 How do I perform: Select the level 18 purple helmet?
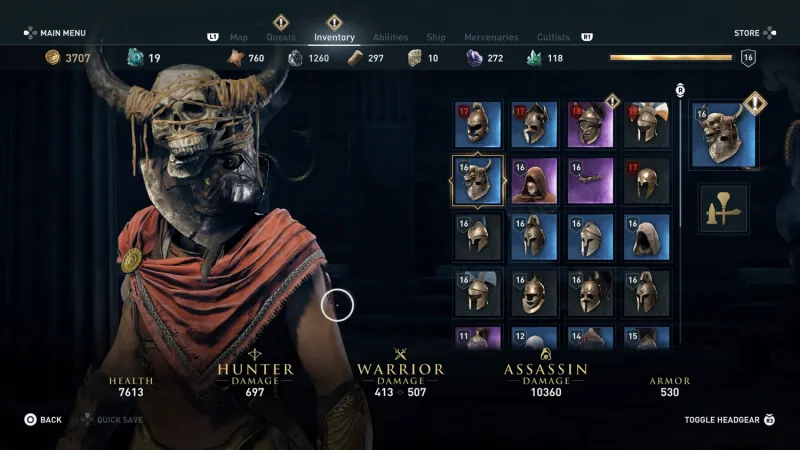pyautogui.click(x=589, y=123)
